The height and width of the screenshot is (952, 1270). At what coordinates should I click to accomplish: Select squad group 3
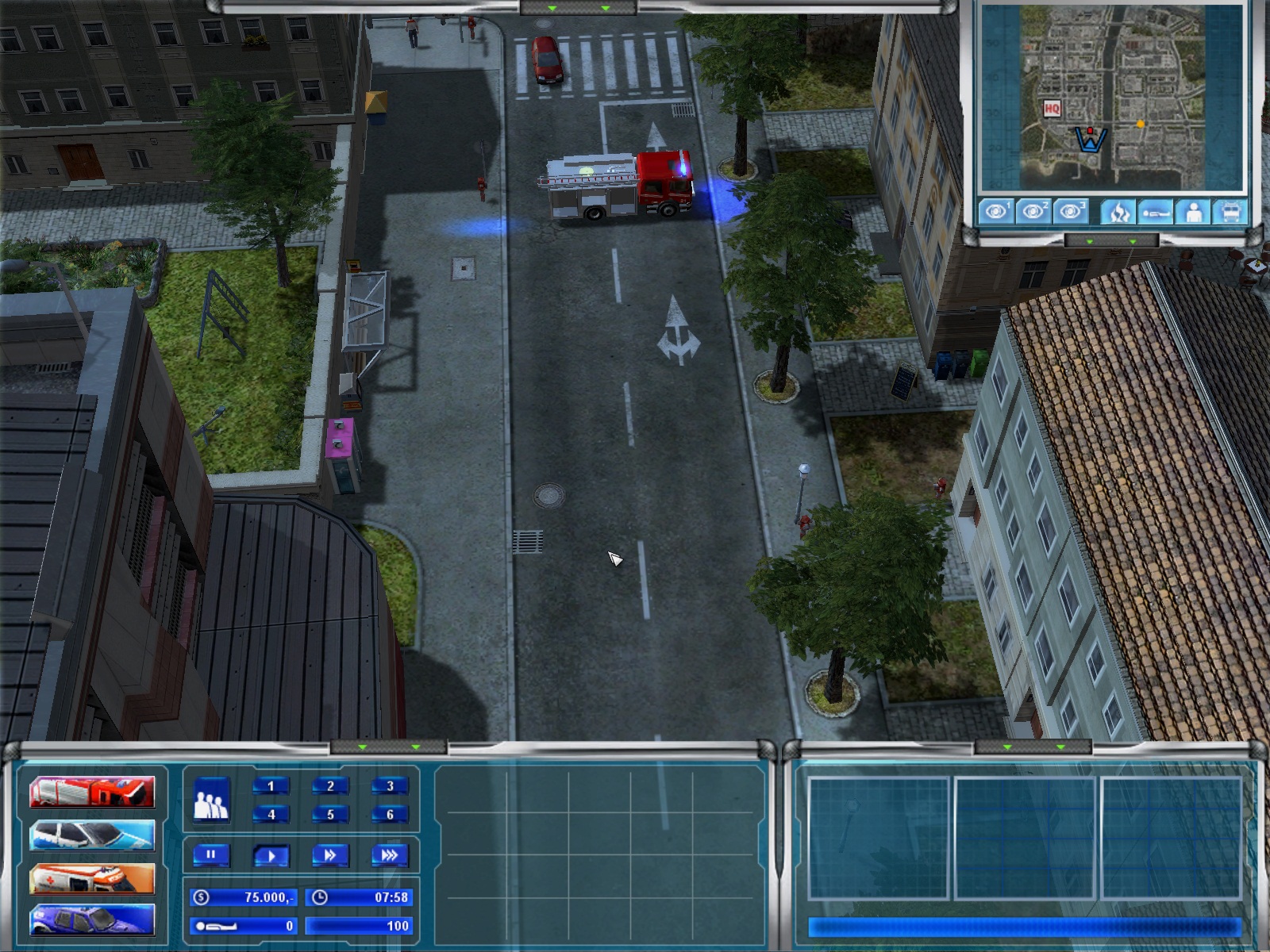click(x=390, y=786)
